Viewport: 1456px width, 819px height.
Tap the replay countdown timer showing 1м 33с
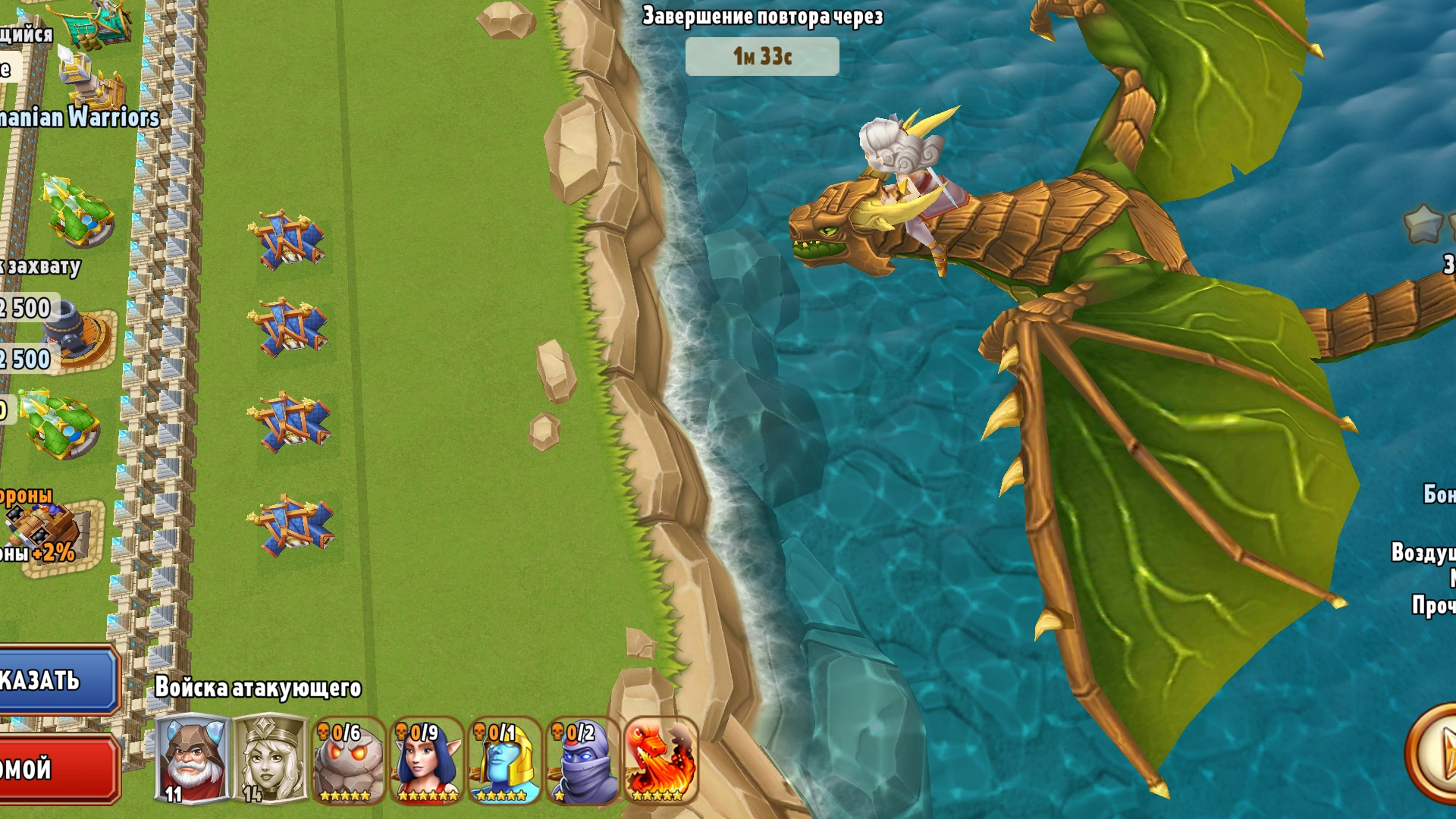(x=761, y=55)
